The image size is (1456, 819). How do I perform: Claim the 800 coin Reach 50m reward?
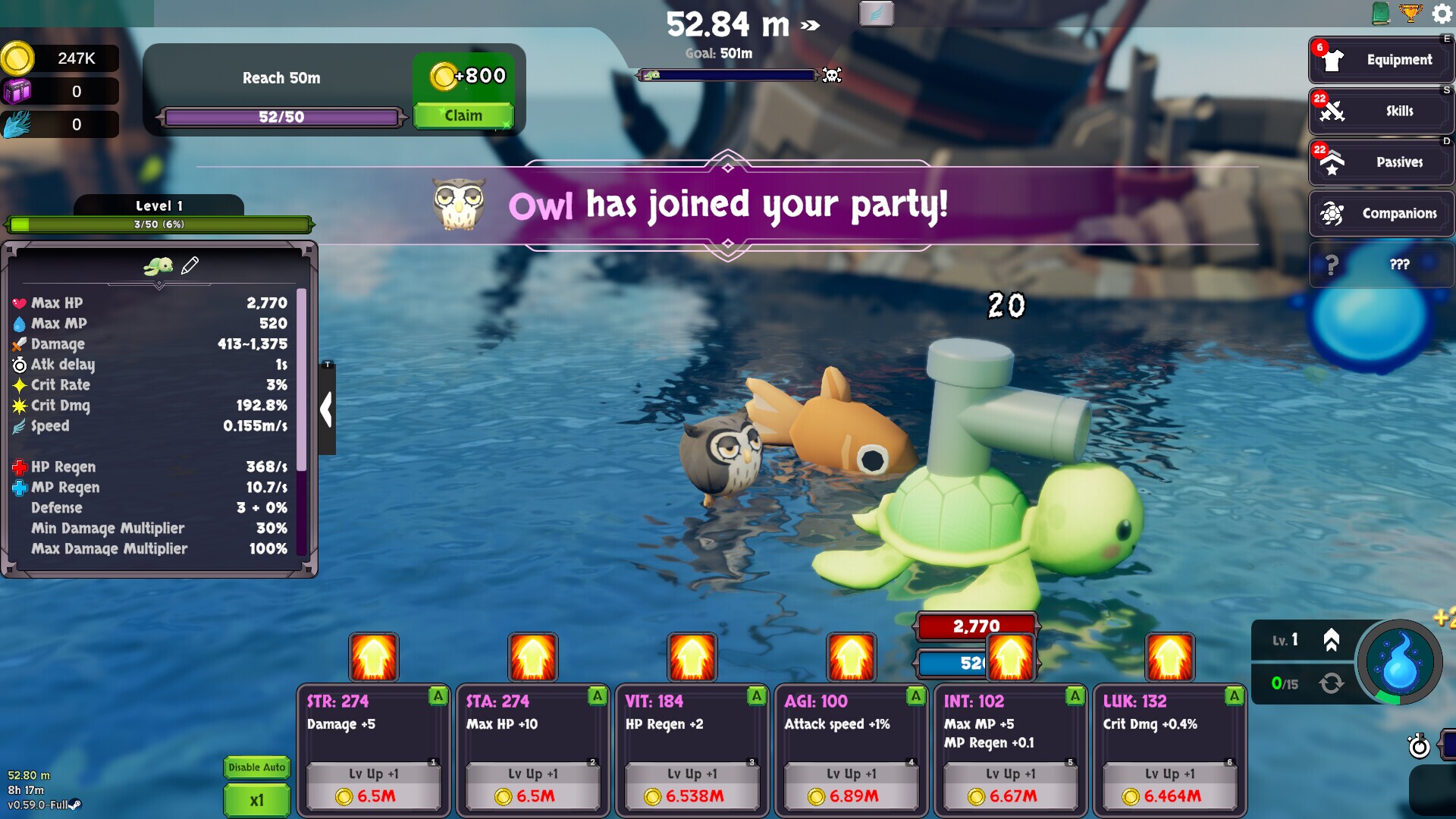pyautogui.click(x=463, y=115)
